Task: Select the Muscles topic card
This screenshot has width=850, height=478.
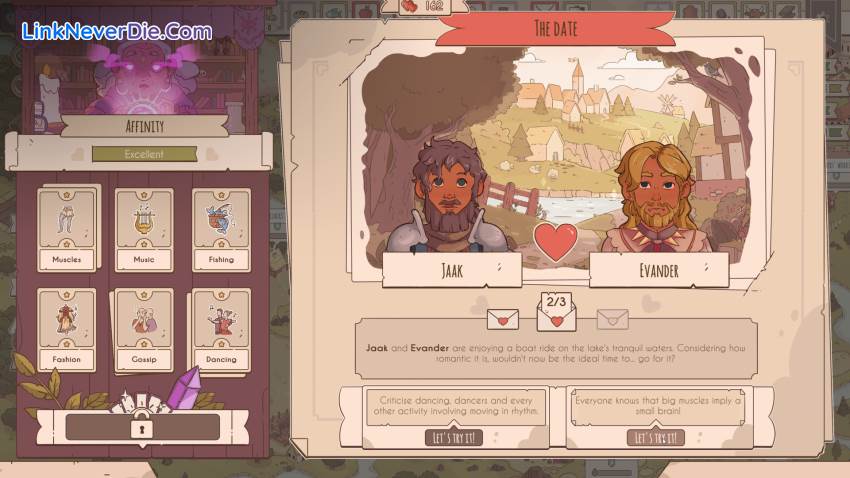Action: [x=67, y=230]
